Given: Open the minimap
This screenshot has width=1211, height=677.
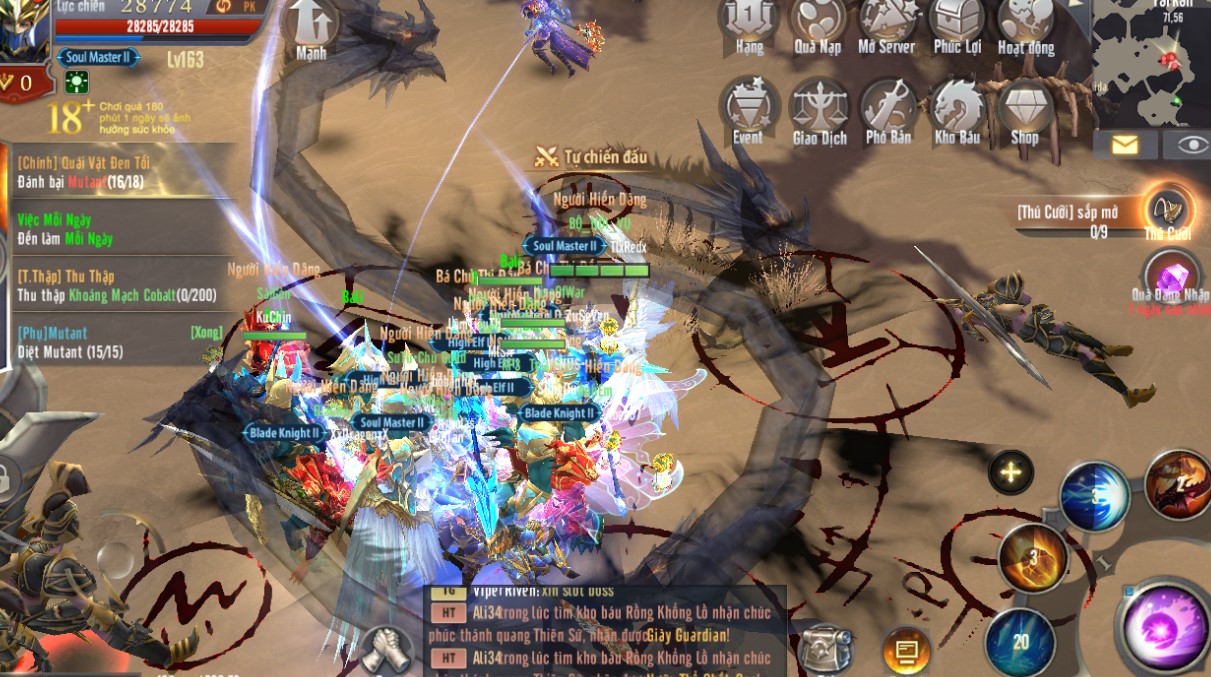Looking at the screenshot, I should [1150, 60].
